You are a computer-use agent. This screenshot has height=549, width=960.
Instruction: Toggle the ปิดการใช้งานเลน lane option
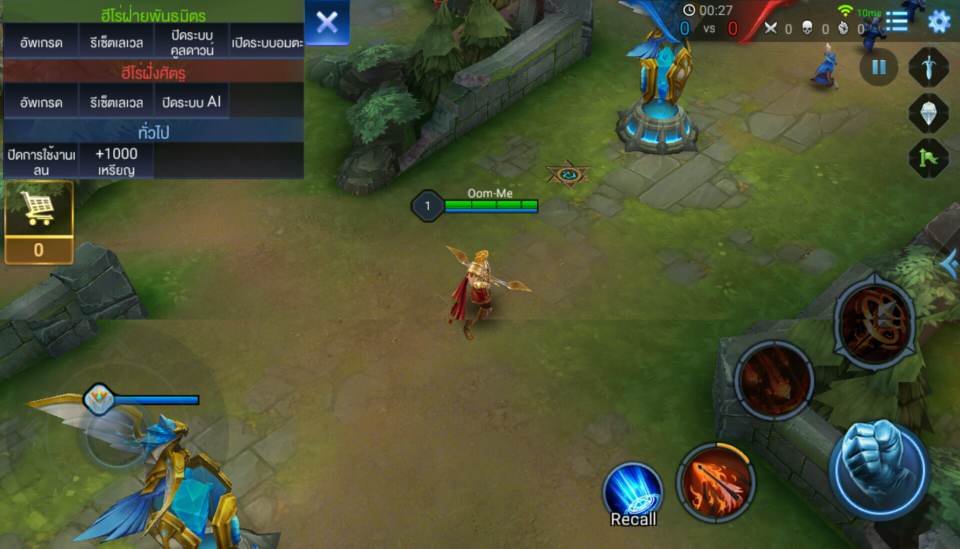(40, 161)
